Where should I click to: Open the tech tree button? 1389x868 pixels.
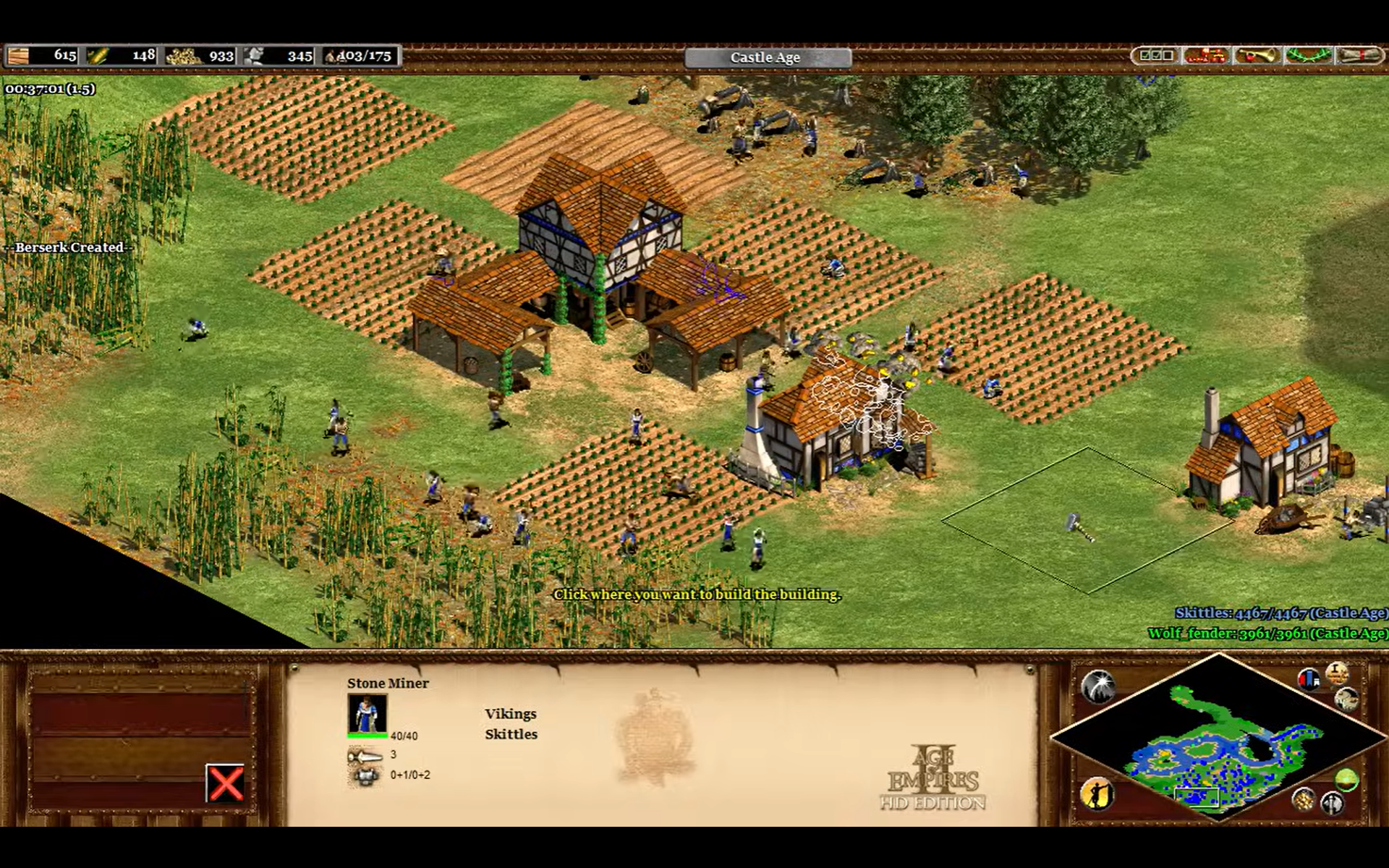(1205, 56)
